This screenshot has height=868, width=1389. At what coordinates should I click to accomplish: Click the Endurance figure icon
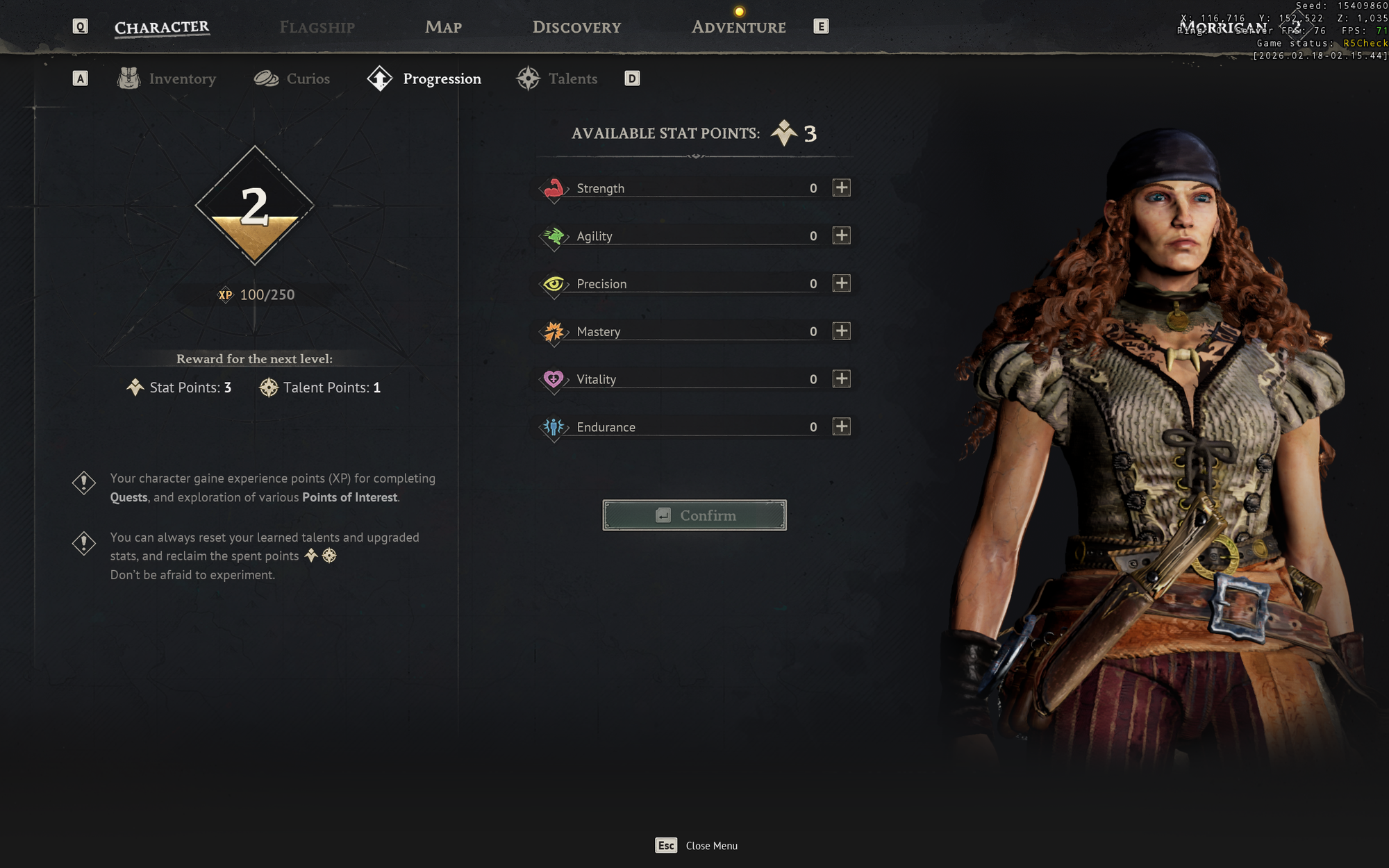click(x=553, y=427)
